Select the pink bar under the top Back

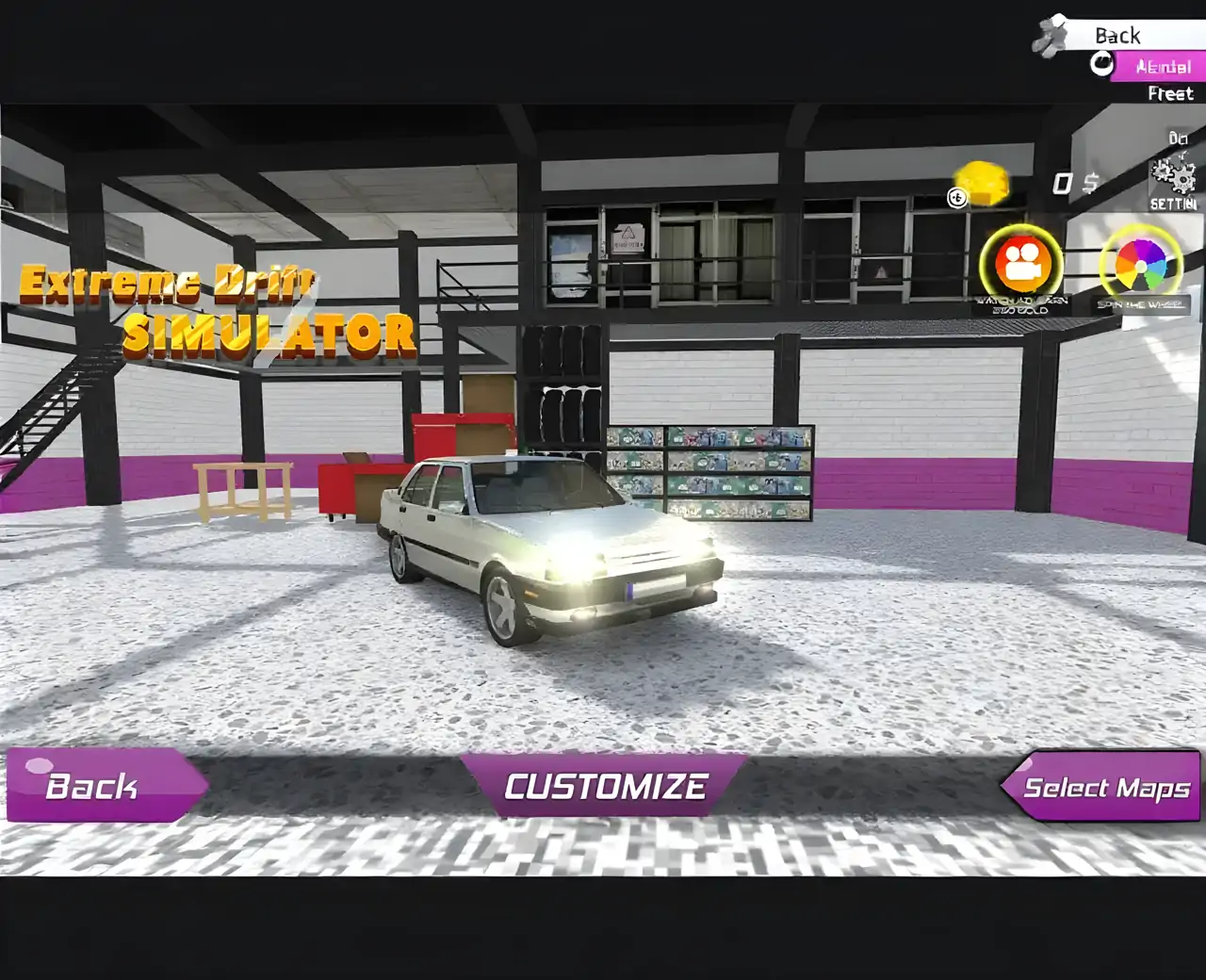1159,66
